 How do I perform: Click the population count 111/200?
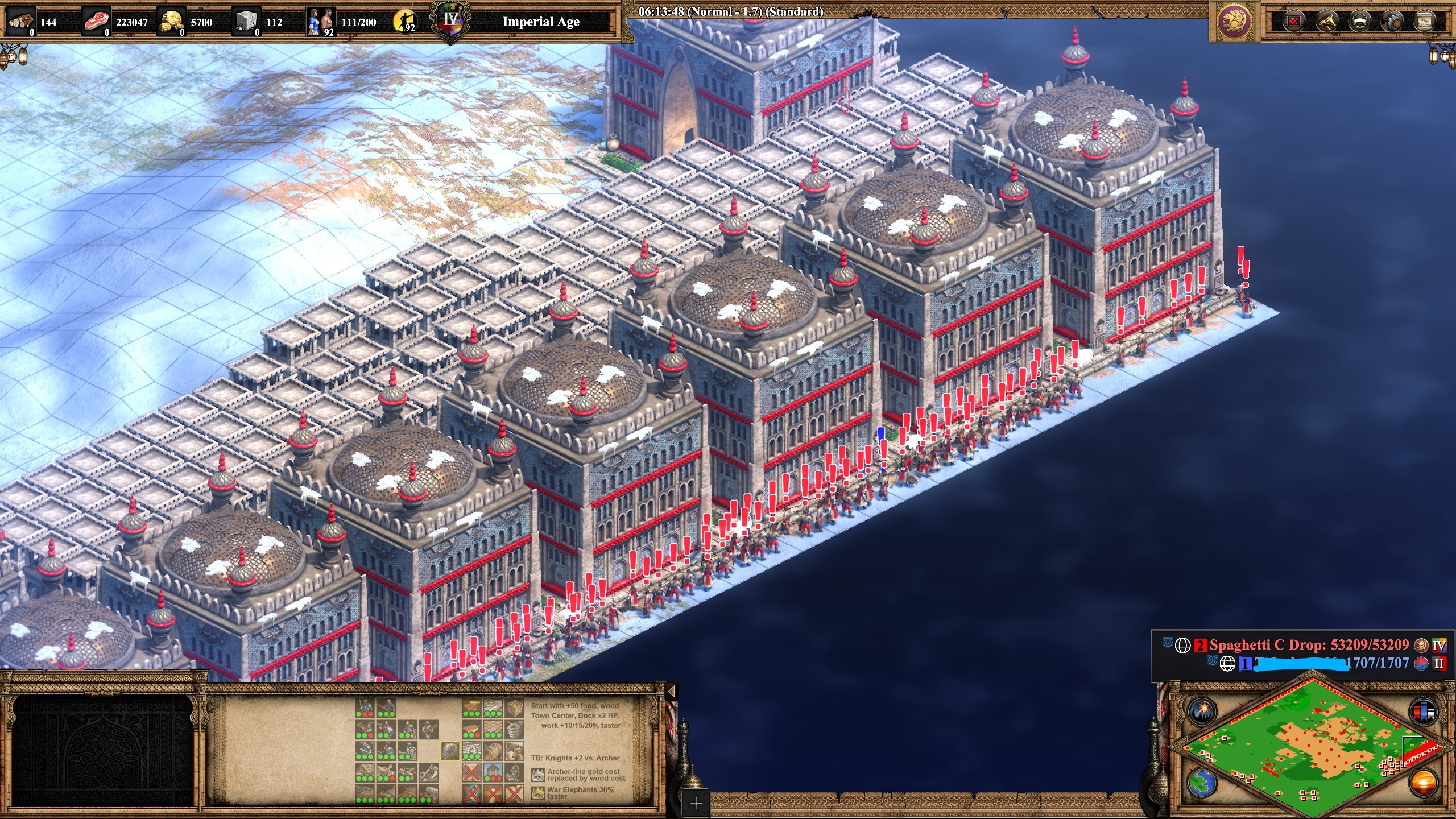point(358,22)
